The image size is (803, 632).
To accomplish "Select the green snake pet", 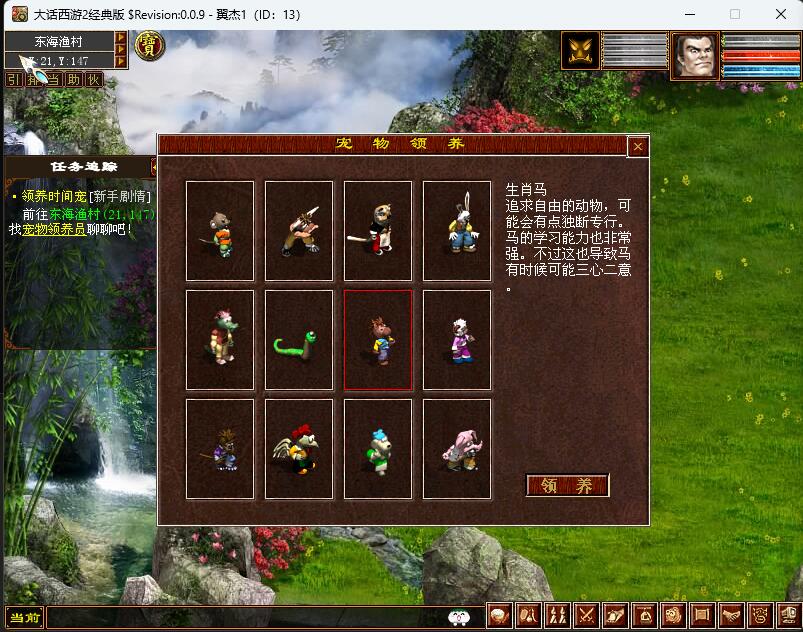I will (x=299, y=340).
